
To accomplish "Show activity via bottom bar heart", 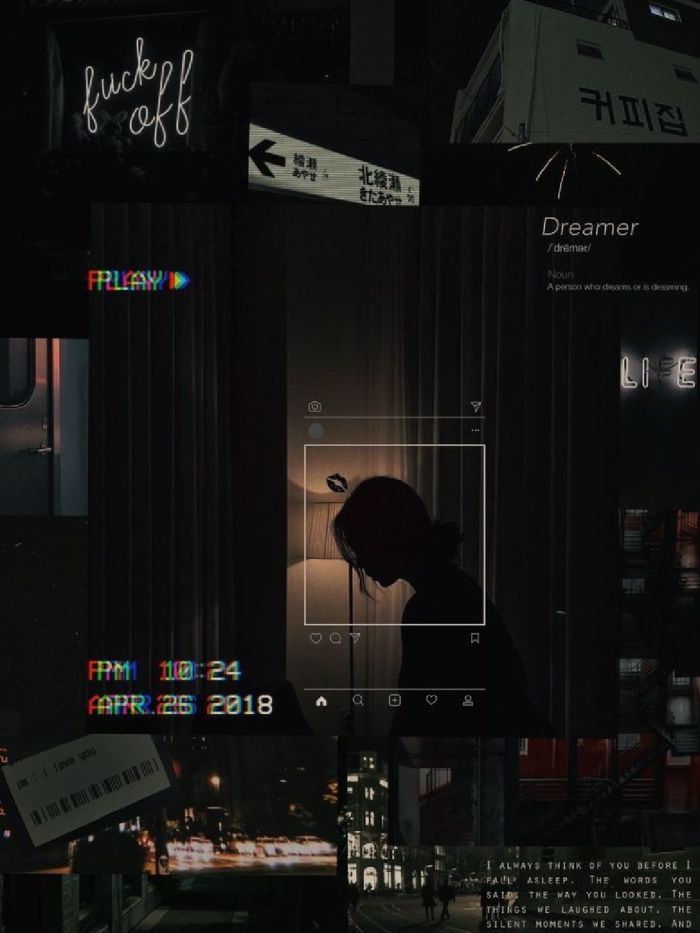I will [431, 700].
